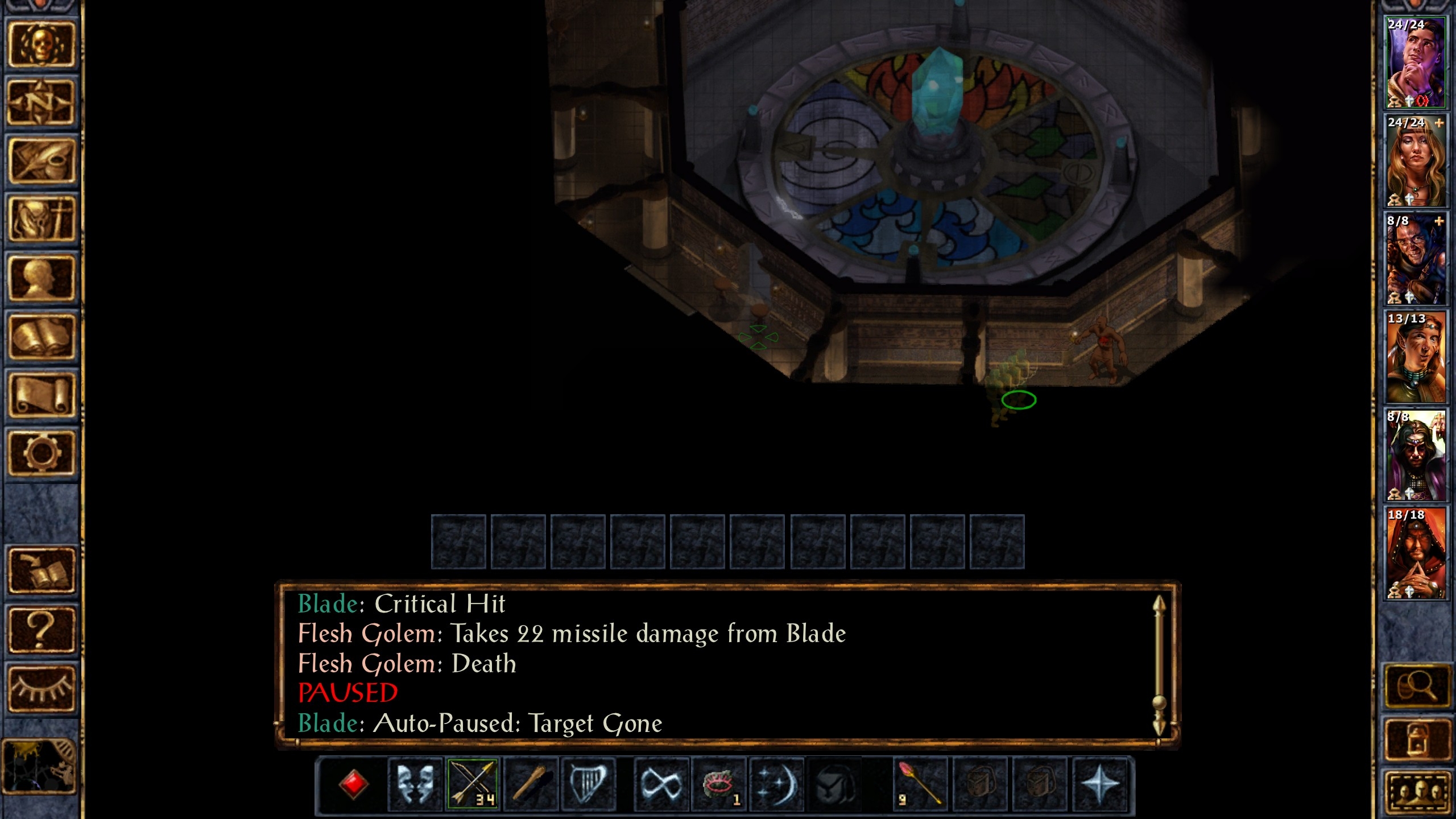Open the four-point star special abilities
Viewport: 1456px width, 819px height.
click(x=1099, y=784)
